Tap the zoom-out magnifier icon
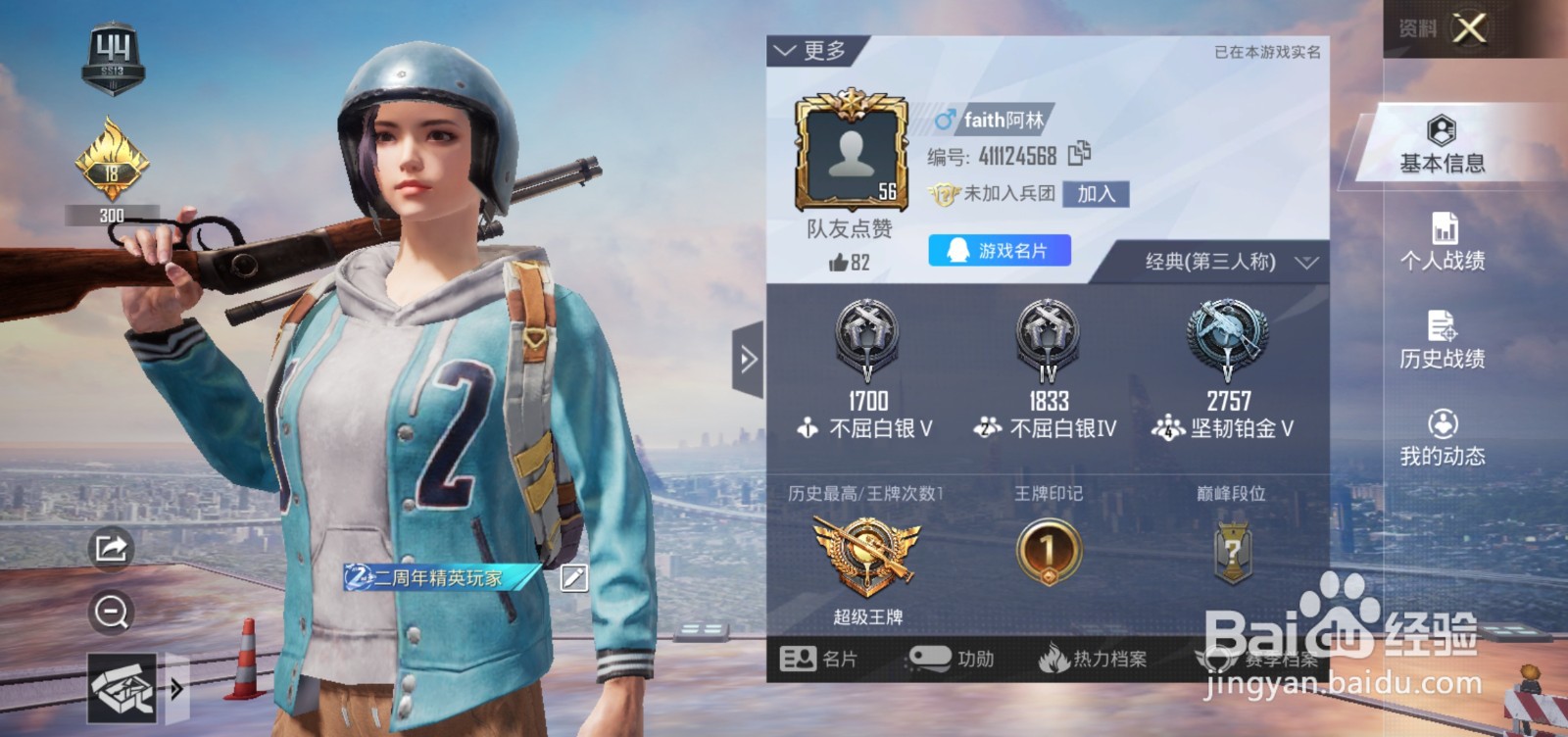Screen dimensions: 1568x737 110,613
